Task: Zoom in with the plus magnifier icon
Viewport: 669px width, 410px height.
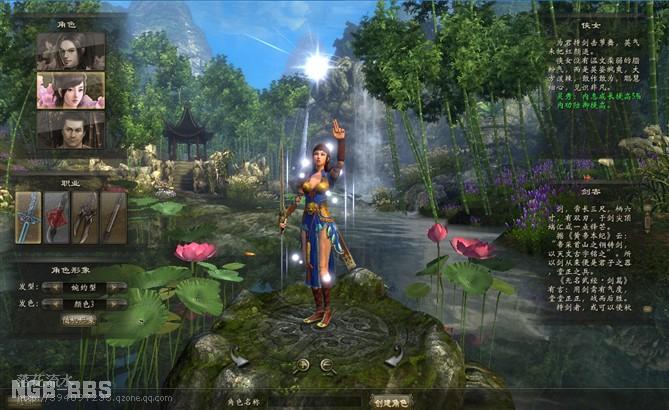Action: click(303, 366)
